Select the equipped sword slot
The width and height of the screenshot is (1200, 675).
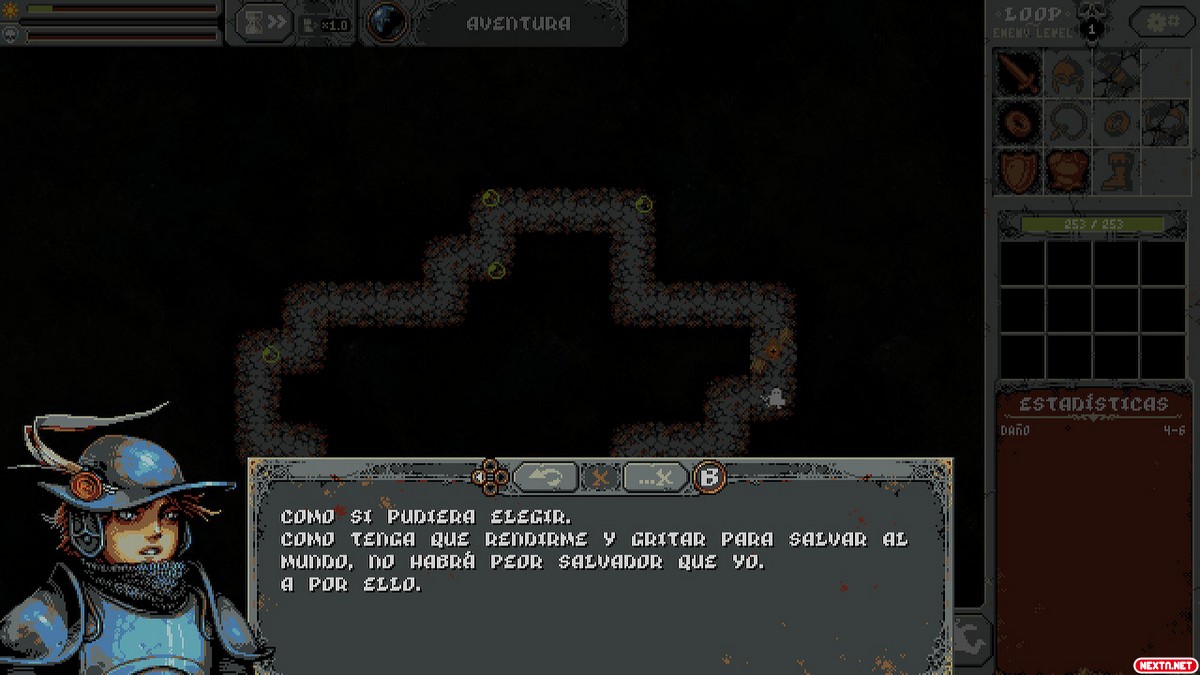(x=1019, y=73)
